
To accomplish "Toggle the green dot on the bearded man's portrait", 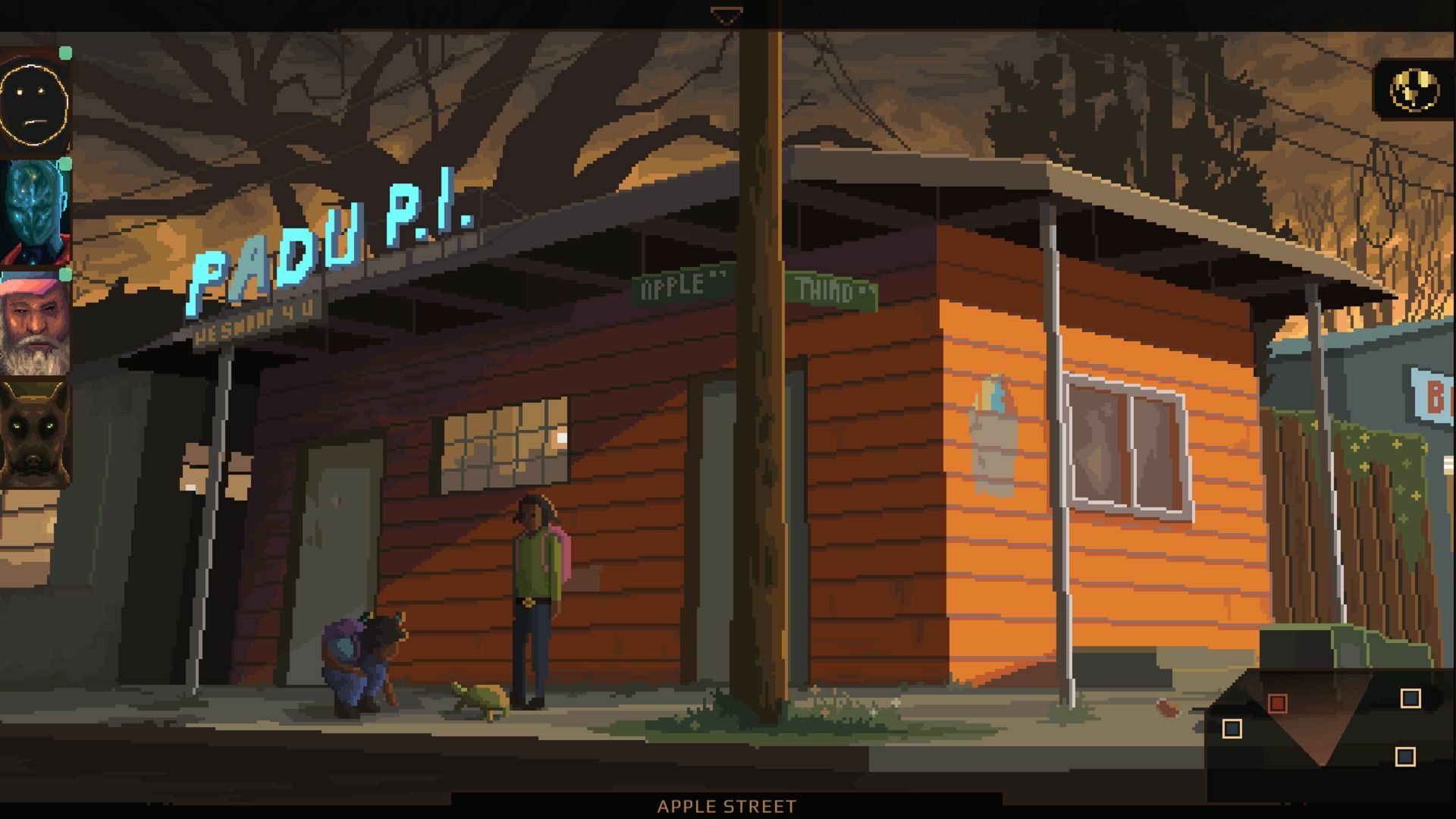I will (x=65, y=273).
